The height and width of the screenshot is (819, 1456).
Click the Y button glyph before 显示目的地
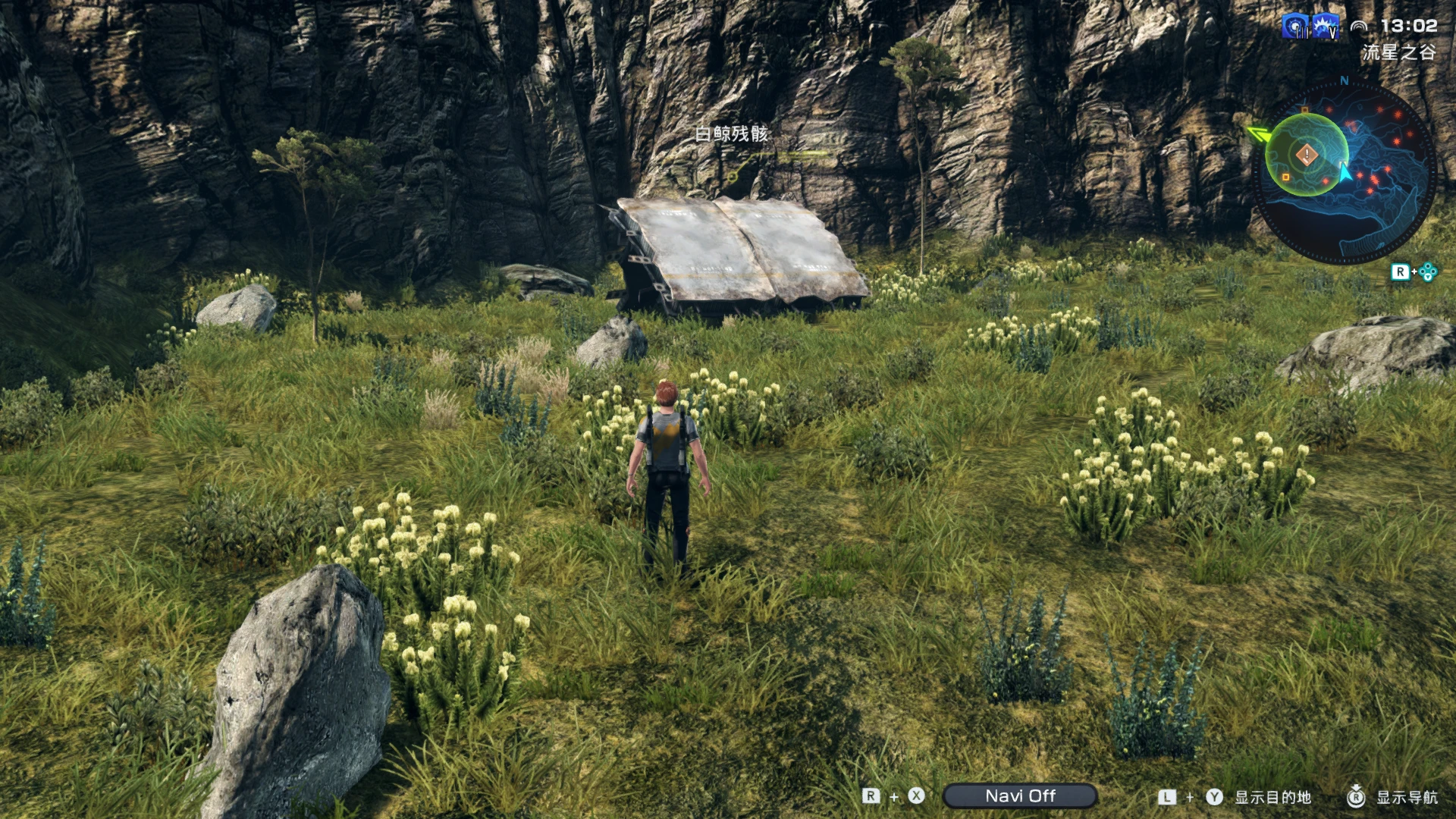(1213, 796)
